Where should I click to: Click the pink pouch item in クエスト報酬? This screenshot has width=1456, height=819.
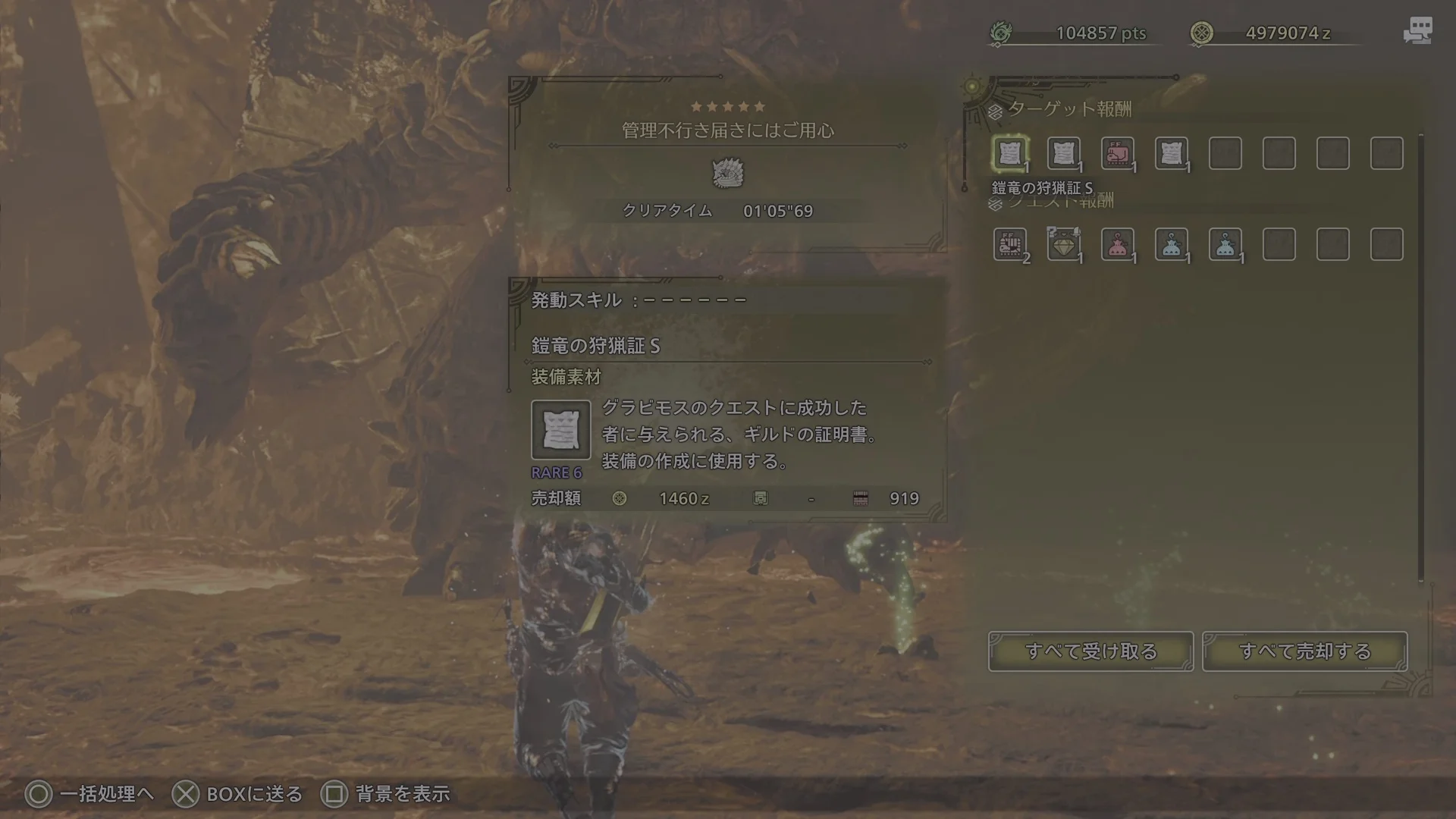point(1117,244)
